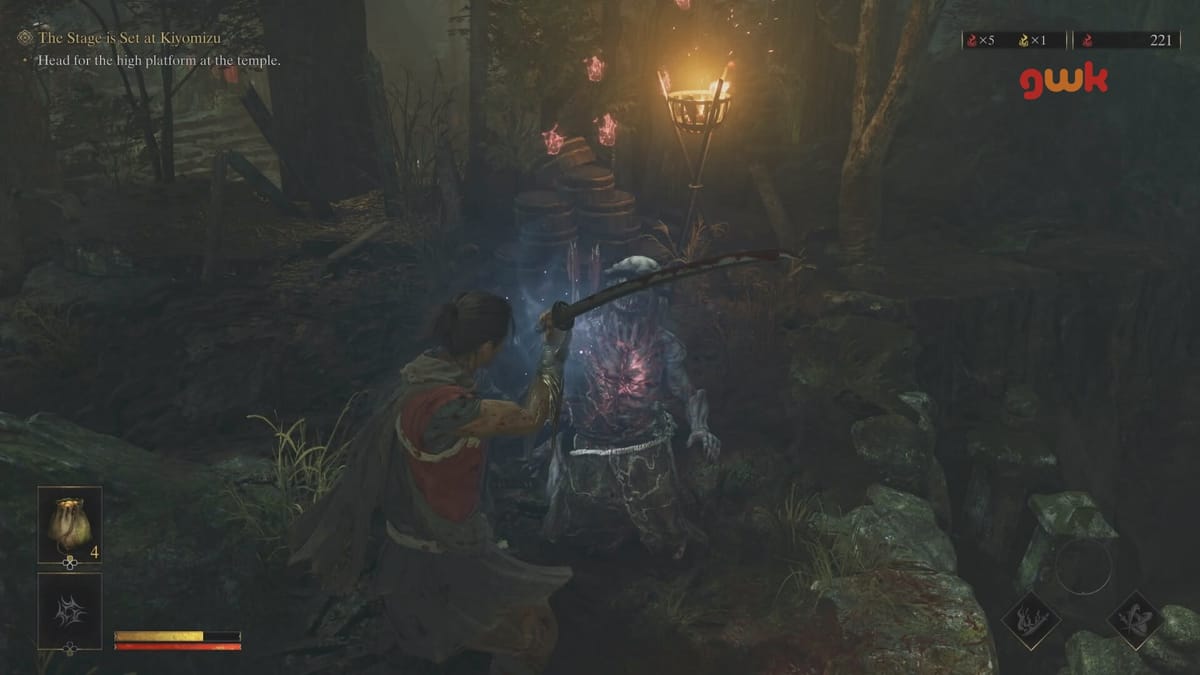Select the healing pouch item slot
This screenshot has height=675, width=1200.
[70, 524]
